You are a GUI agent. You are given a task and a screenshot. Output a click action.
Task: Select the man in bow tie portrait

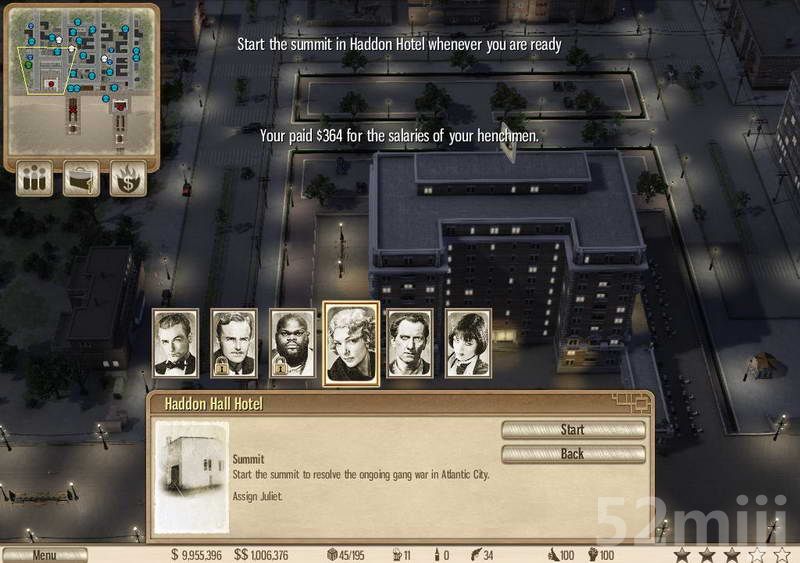point(176,343)
